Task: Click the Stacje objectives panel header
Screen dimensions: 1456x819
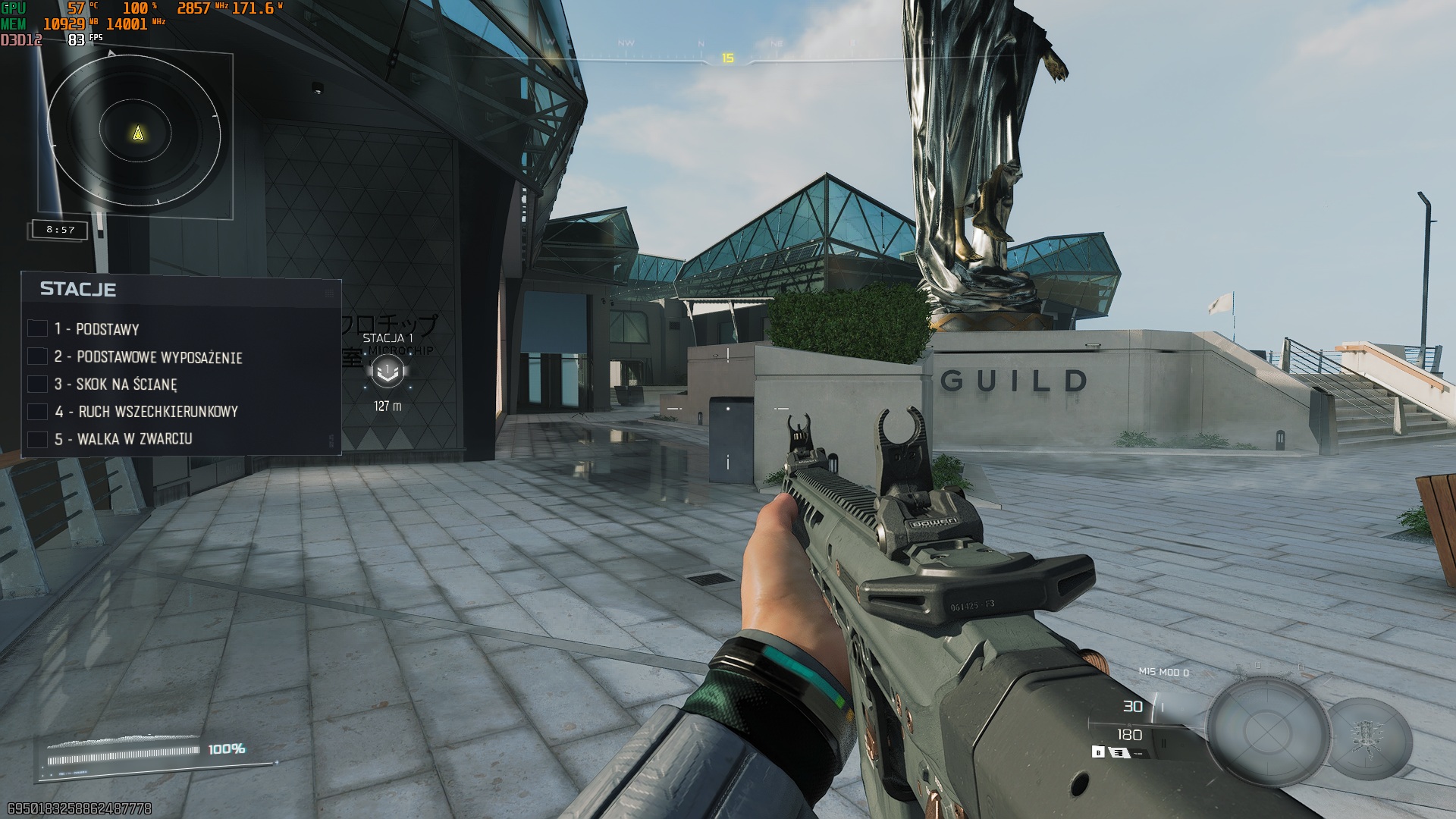Action: [x=78, y=289]
